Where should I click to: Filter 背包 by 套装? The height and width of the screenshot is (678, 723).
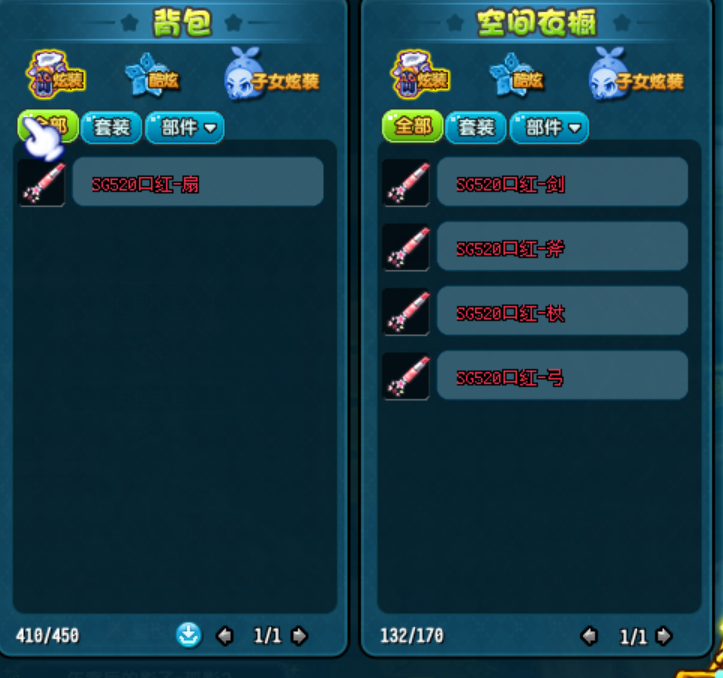coord(111,127)
